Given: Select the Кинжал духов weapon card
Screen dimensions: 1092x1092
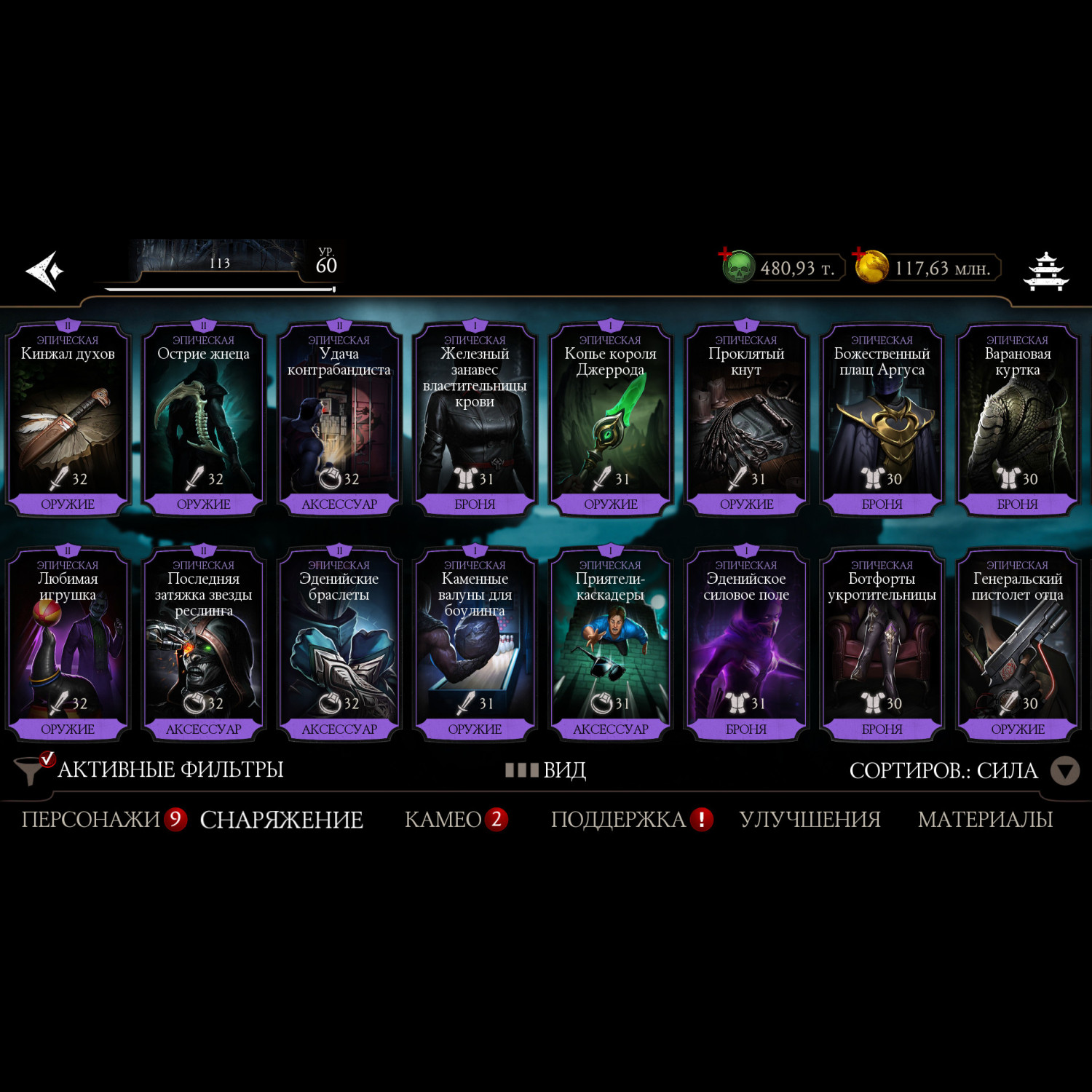Looking at the screenshot, I should point(68,419).
